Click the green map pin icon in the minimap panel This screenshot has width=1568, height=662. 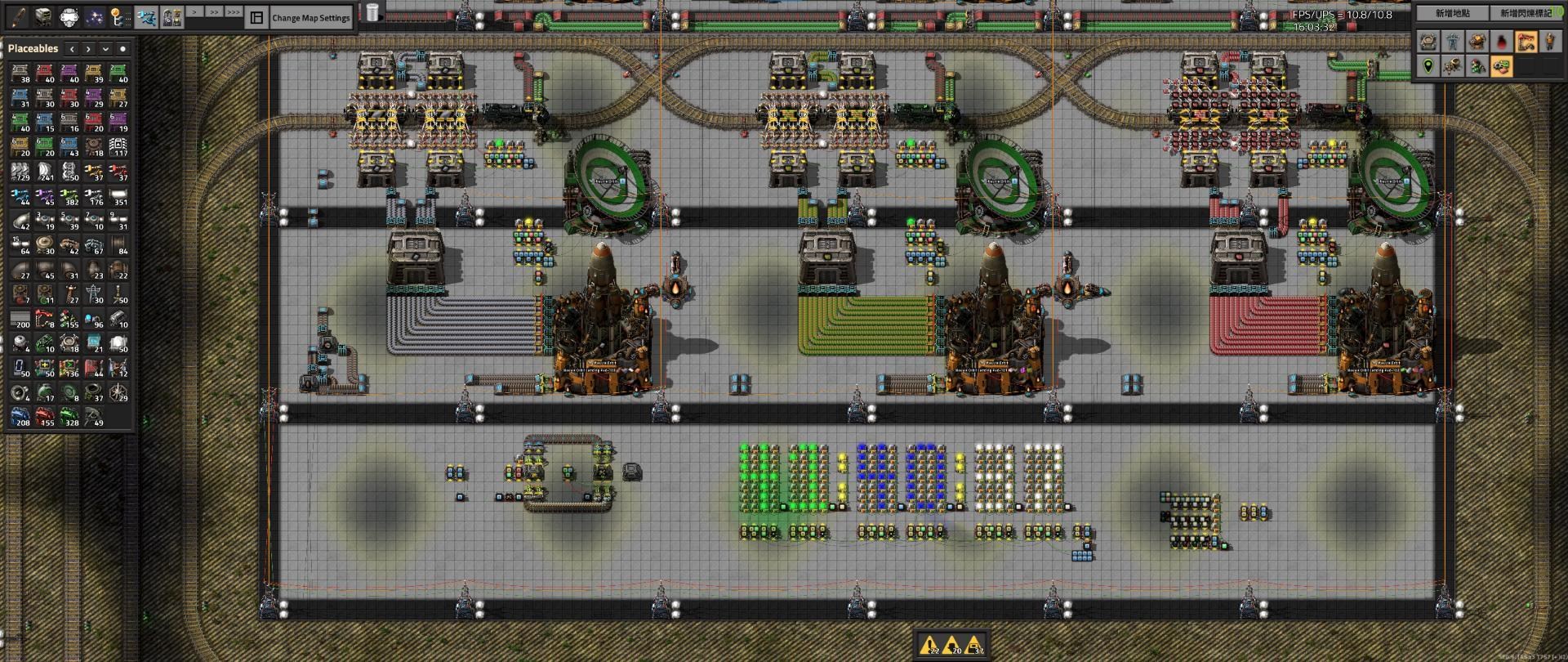tap(1428, 67)
